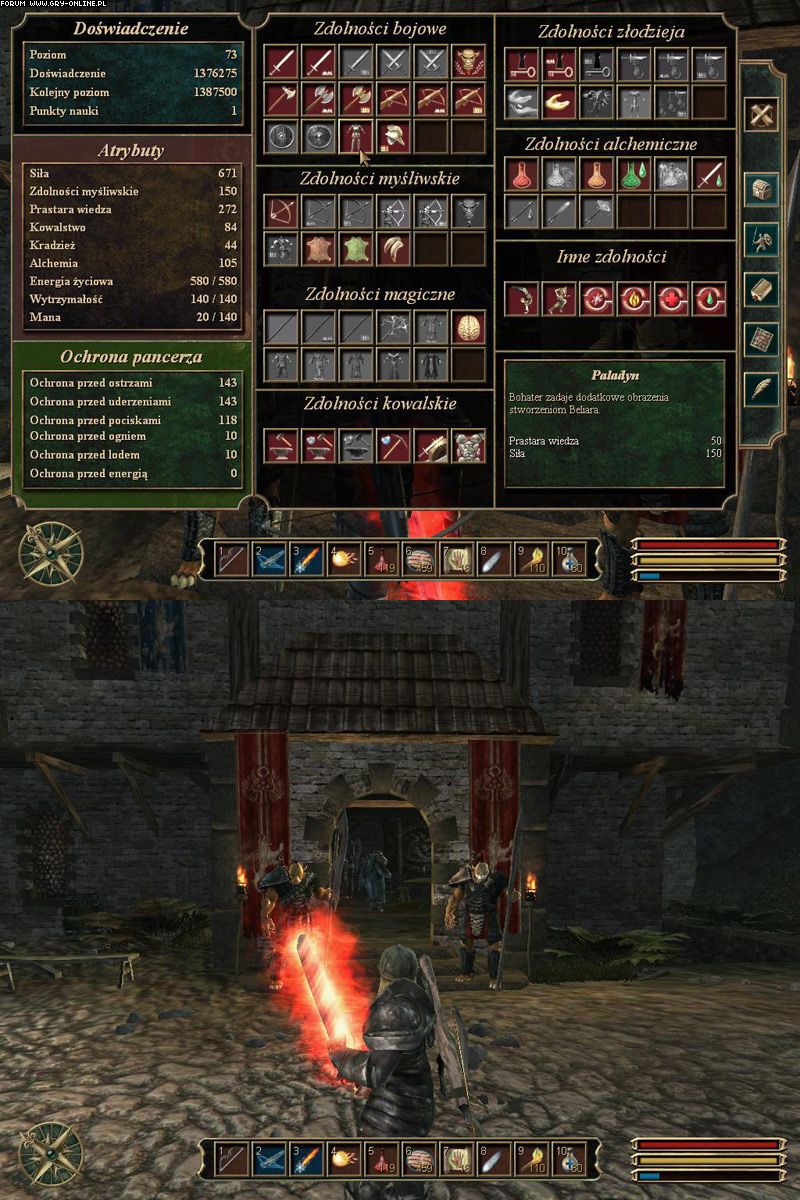Select the green potion alchemy skill
The height and width of the screenshot is (1200, 800).
(632, 175)
